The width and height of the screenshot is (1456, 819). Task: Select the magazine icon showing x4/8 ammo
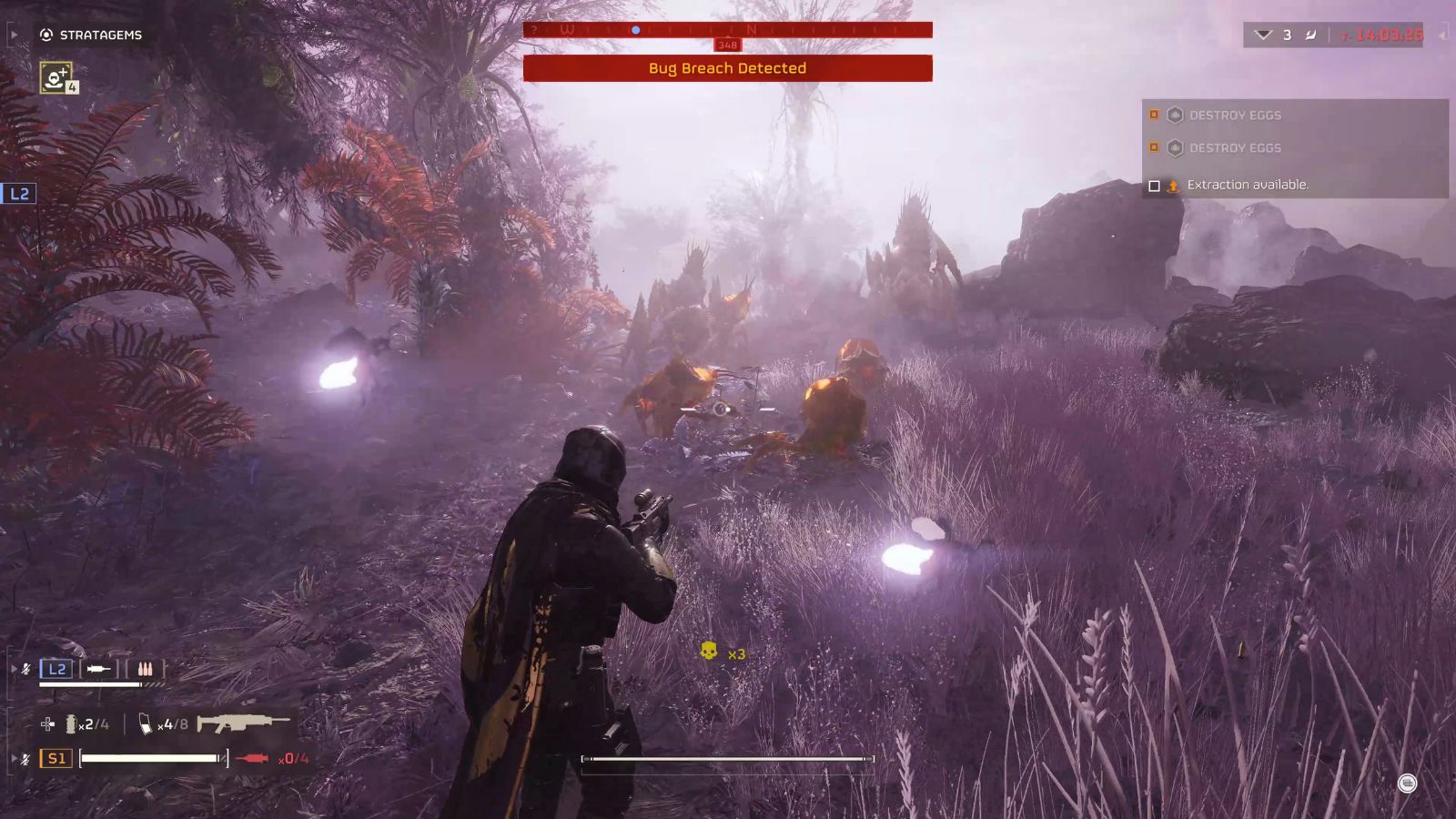click(x=146, y=724)
